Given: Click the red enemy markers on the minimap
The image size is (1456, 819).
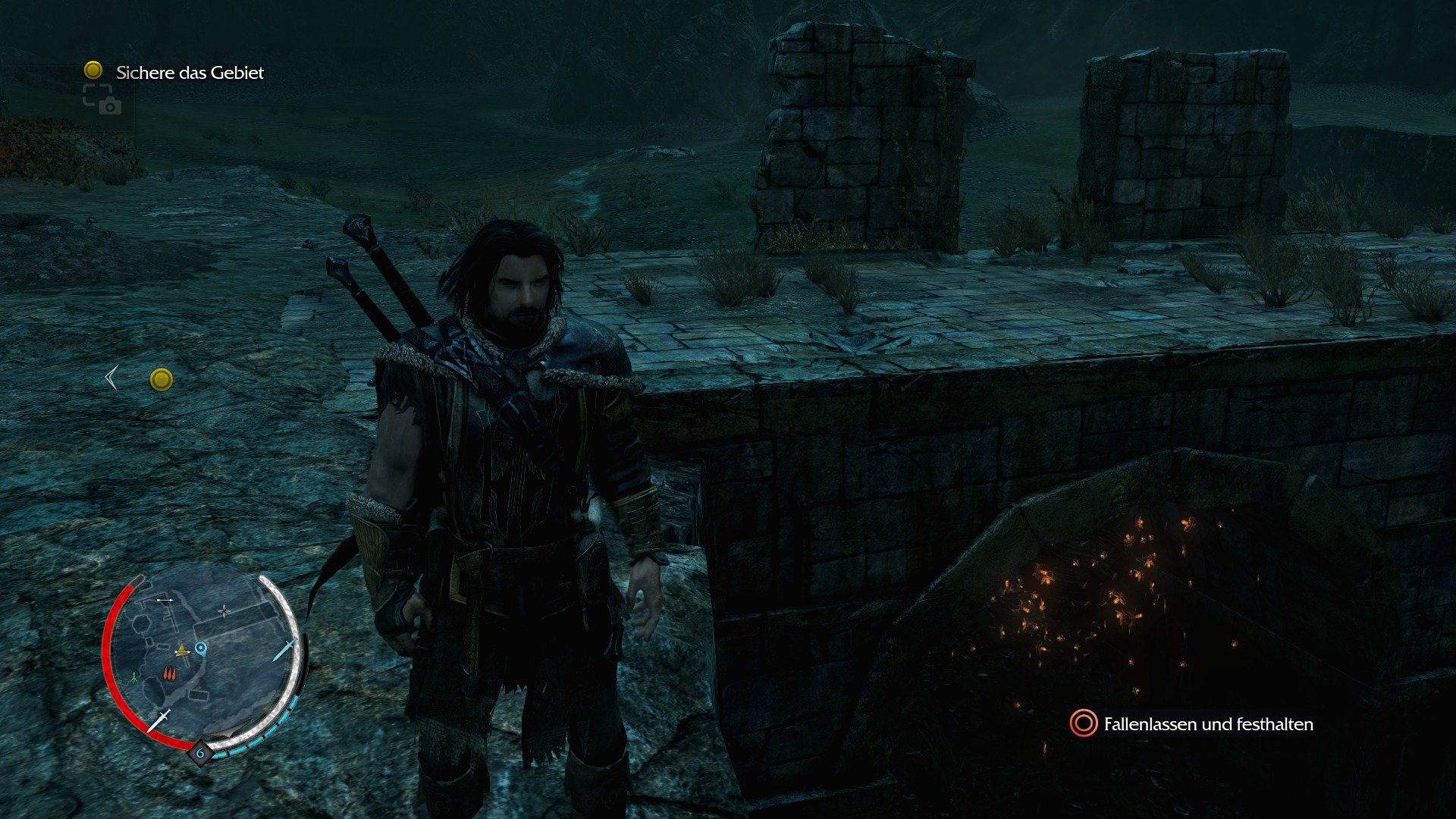Looking at the screenshot, I should click(169, 673).
